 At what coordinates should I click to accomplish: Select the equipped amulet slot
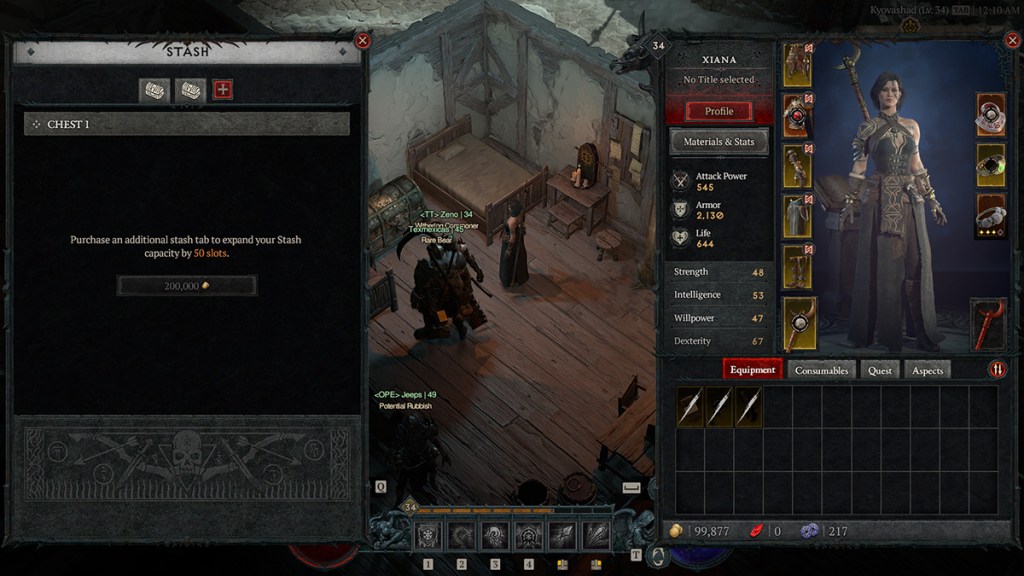(x=990, y=114)
